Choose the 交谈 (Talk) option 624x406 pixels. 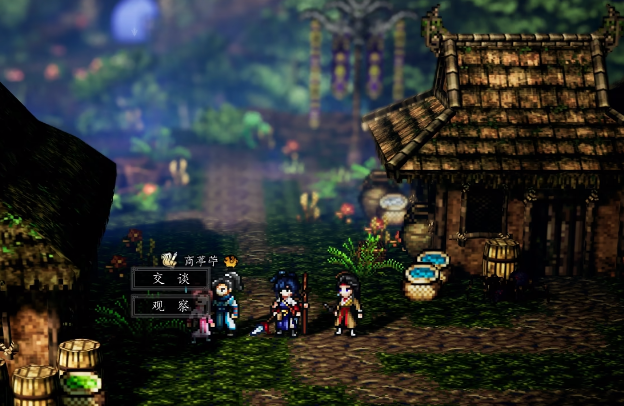coord(170,279)
